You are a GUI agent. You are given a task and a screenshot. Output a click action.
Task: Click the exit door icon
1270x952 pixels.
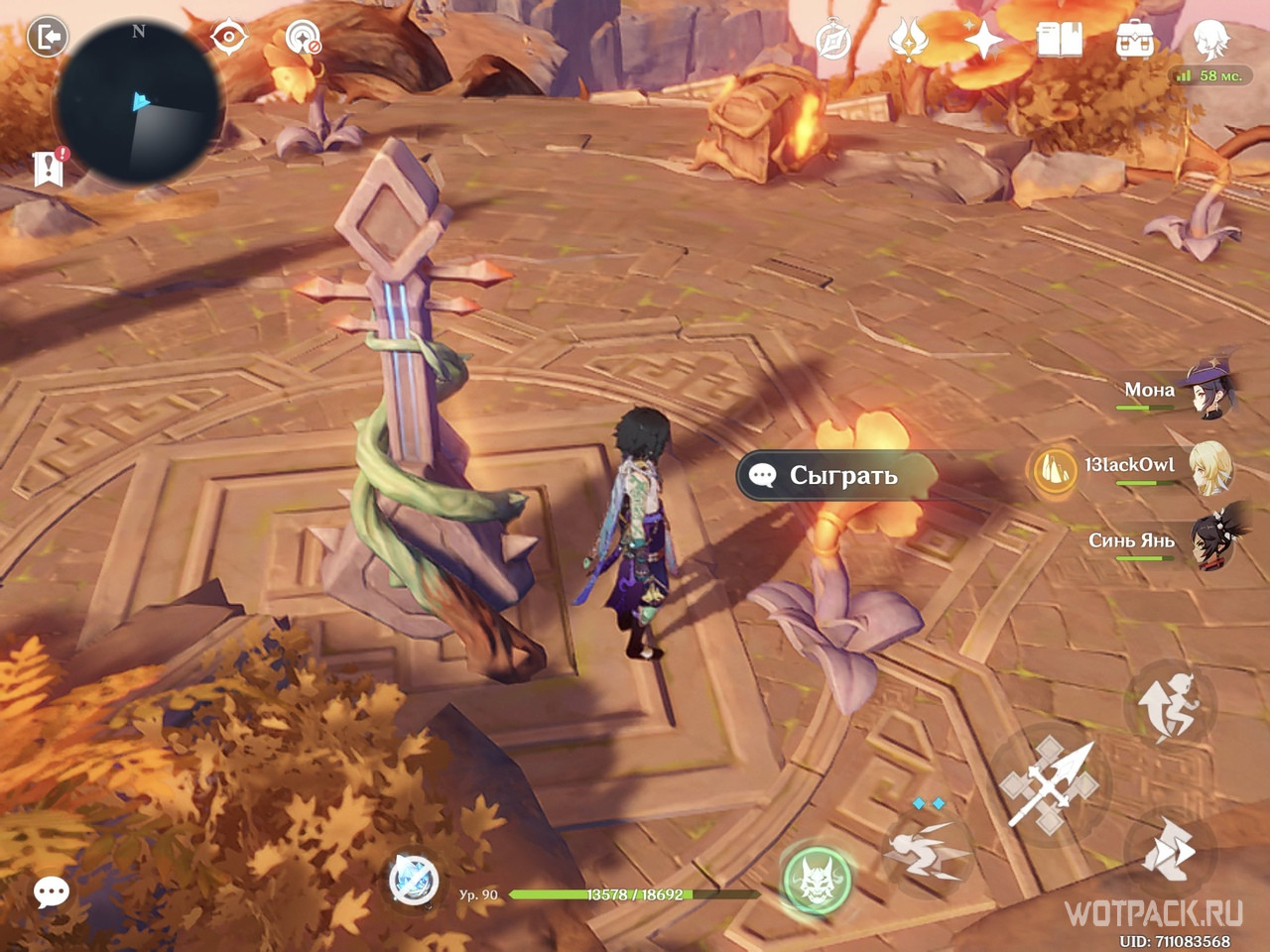tap(47, 39)
